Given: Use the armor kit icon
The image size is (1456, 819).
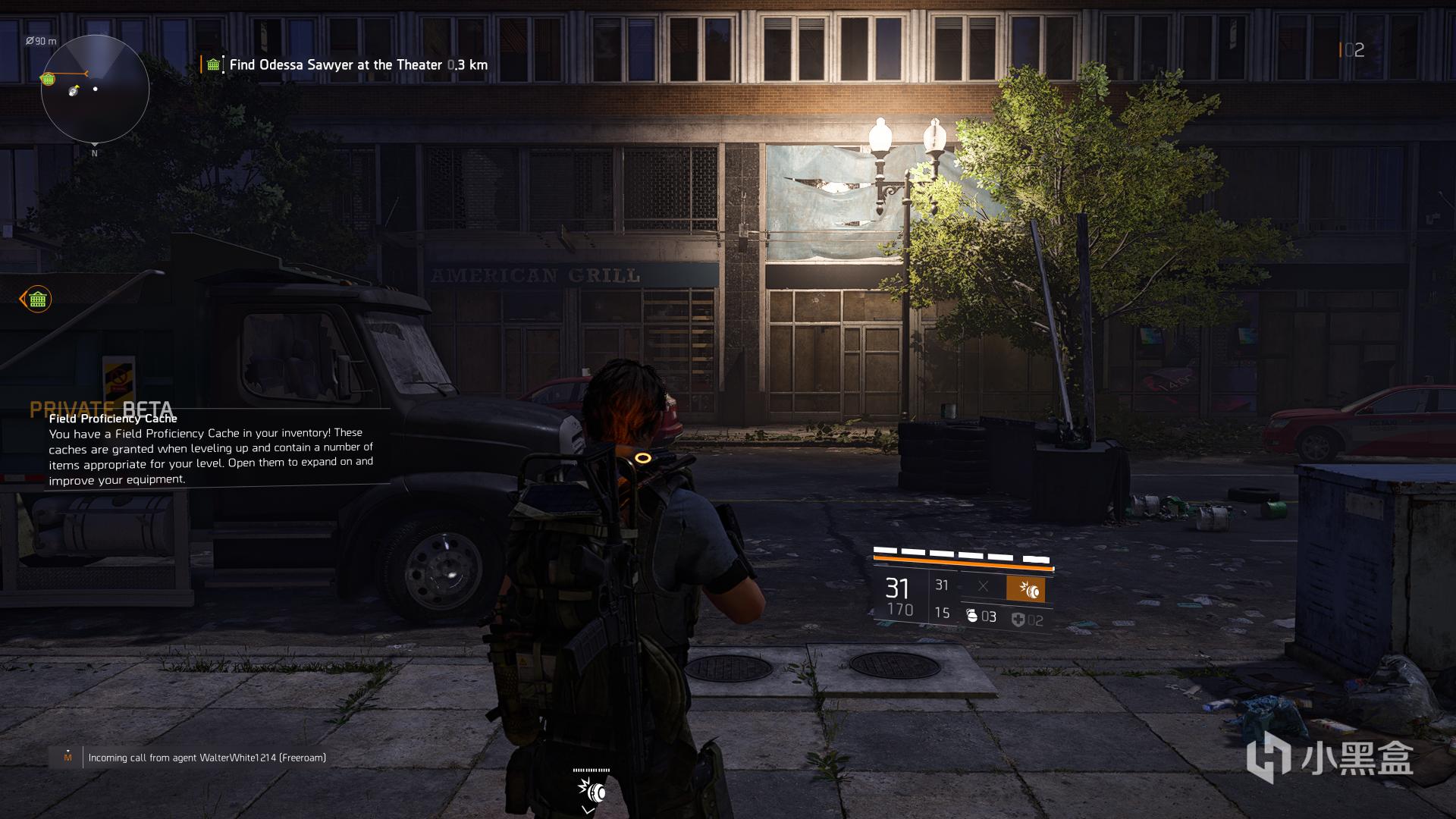Looking at the screenshot, I should [x=1018, y=620].
